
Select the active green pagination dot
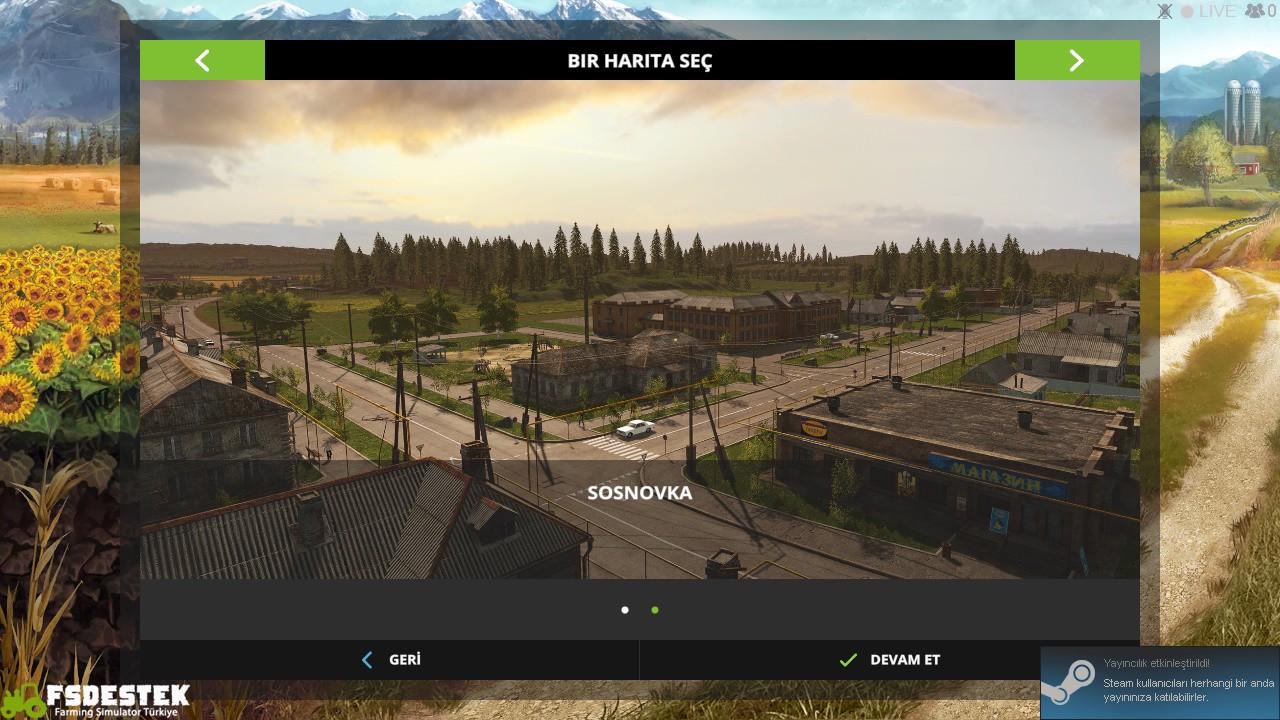tap(655, 609)
